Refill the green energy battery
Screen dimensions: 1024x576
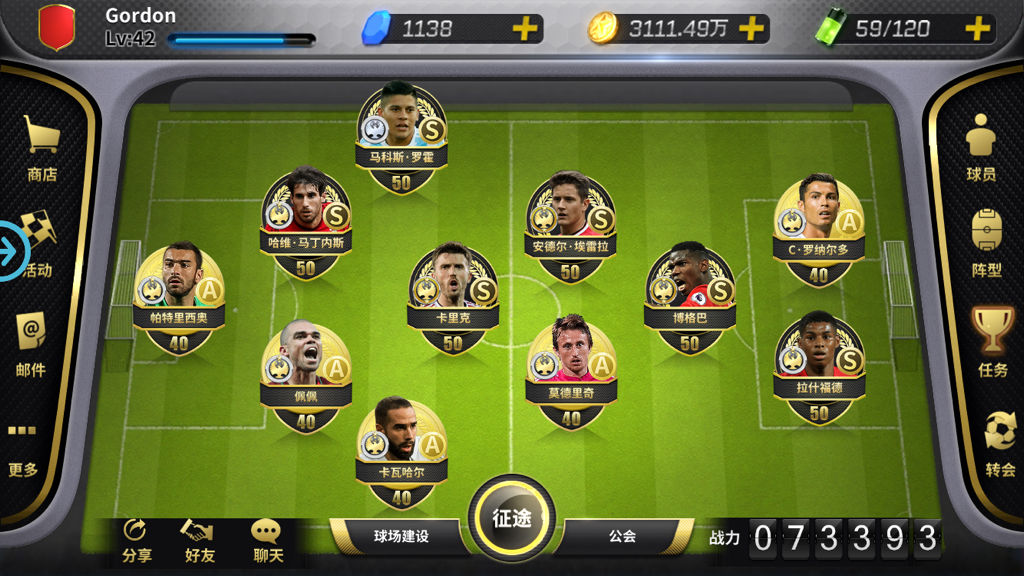977,29
